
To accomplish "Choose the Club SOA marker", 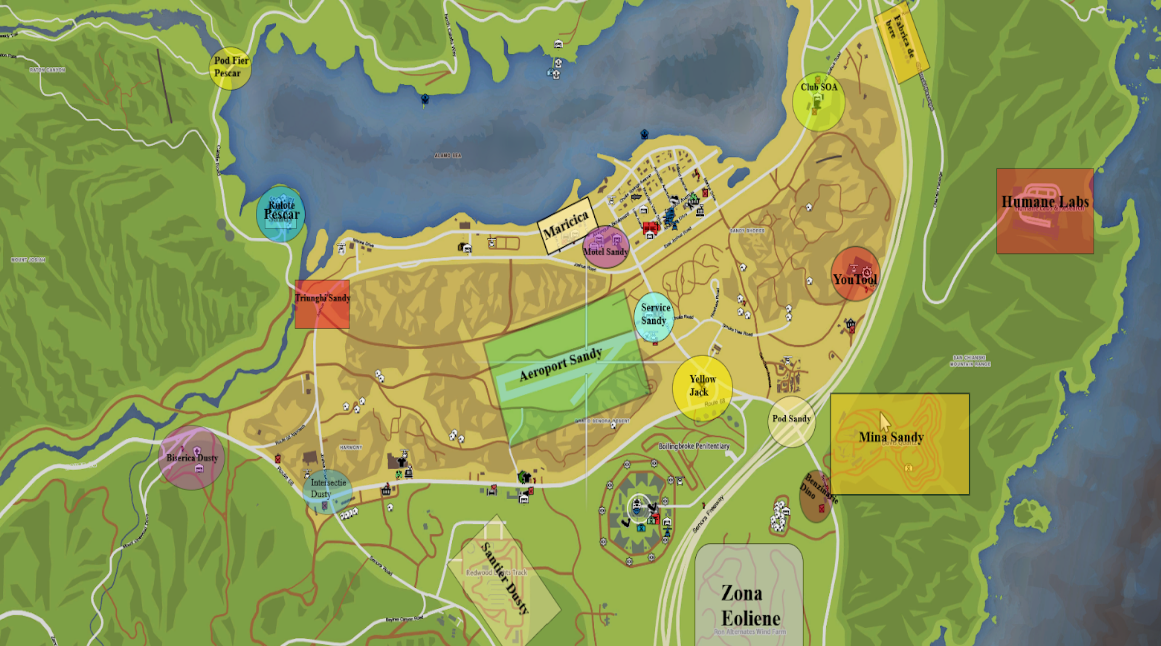I will (819, 99).
